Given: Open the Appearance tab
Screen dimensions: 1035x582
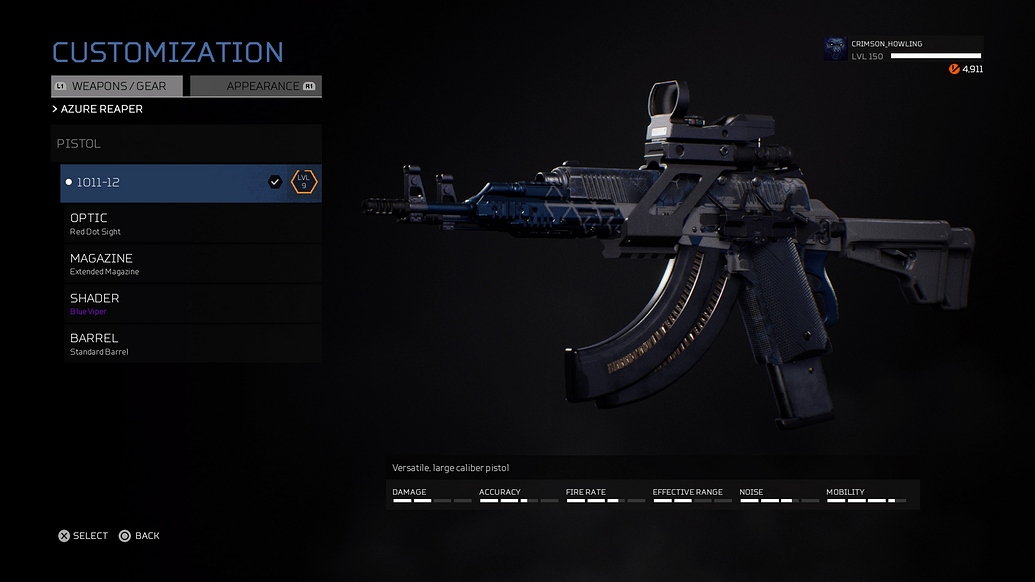Looking at the screenshot, I should coord(256,86).
